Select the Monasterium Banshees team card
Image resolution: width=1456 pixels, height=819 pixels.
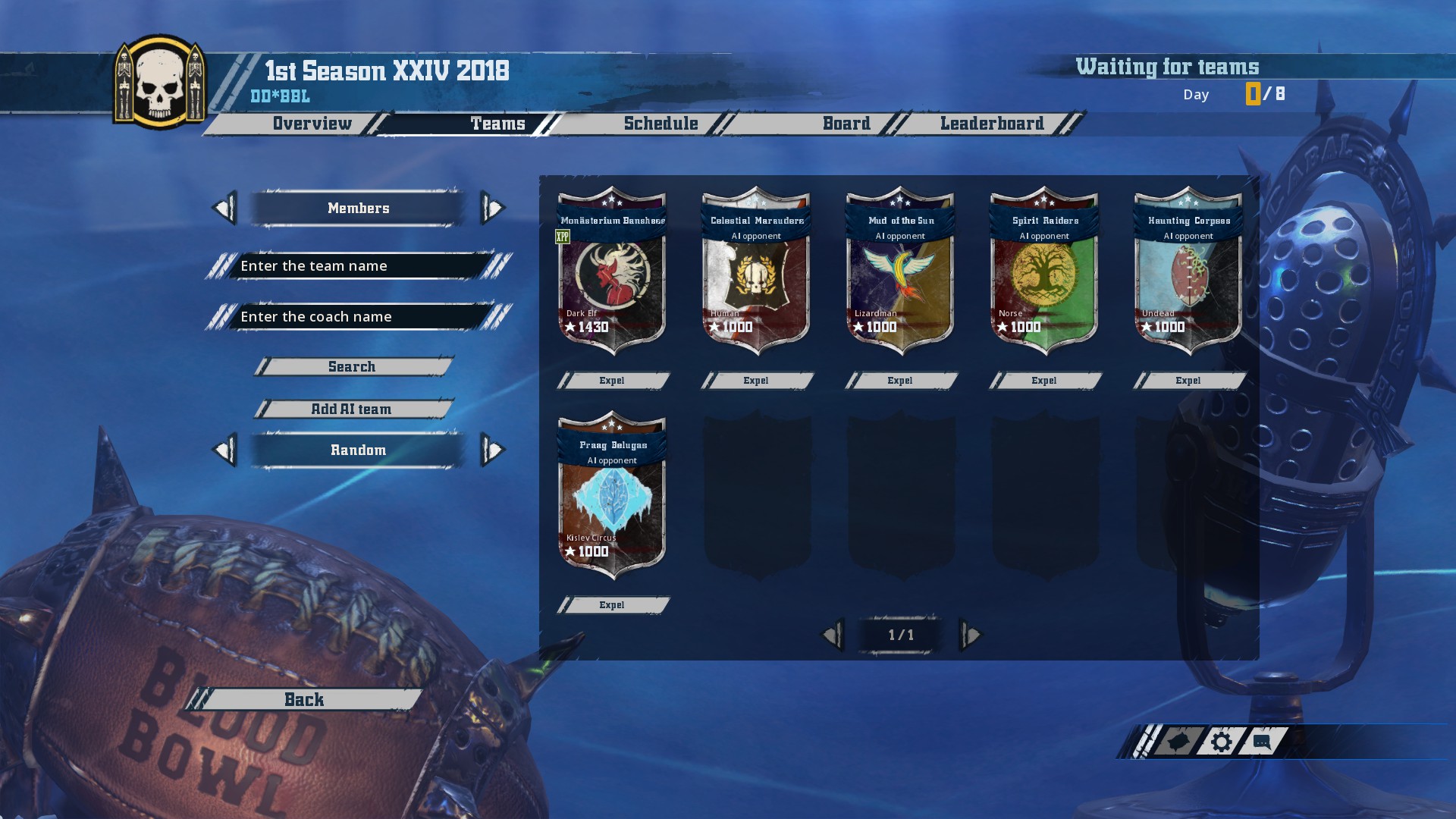[x=612, y=273]
